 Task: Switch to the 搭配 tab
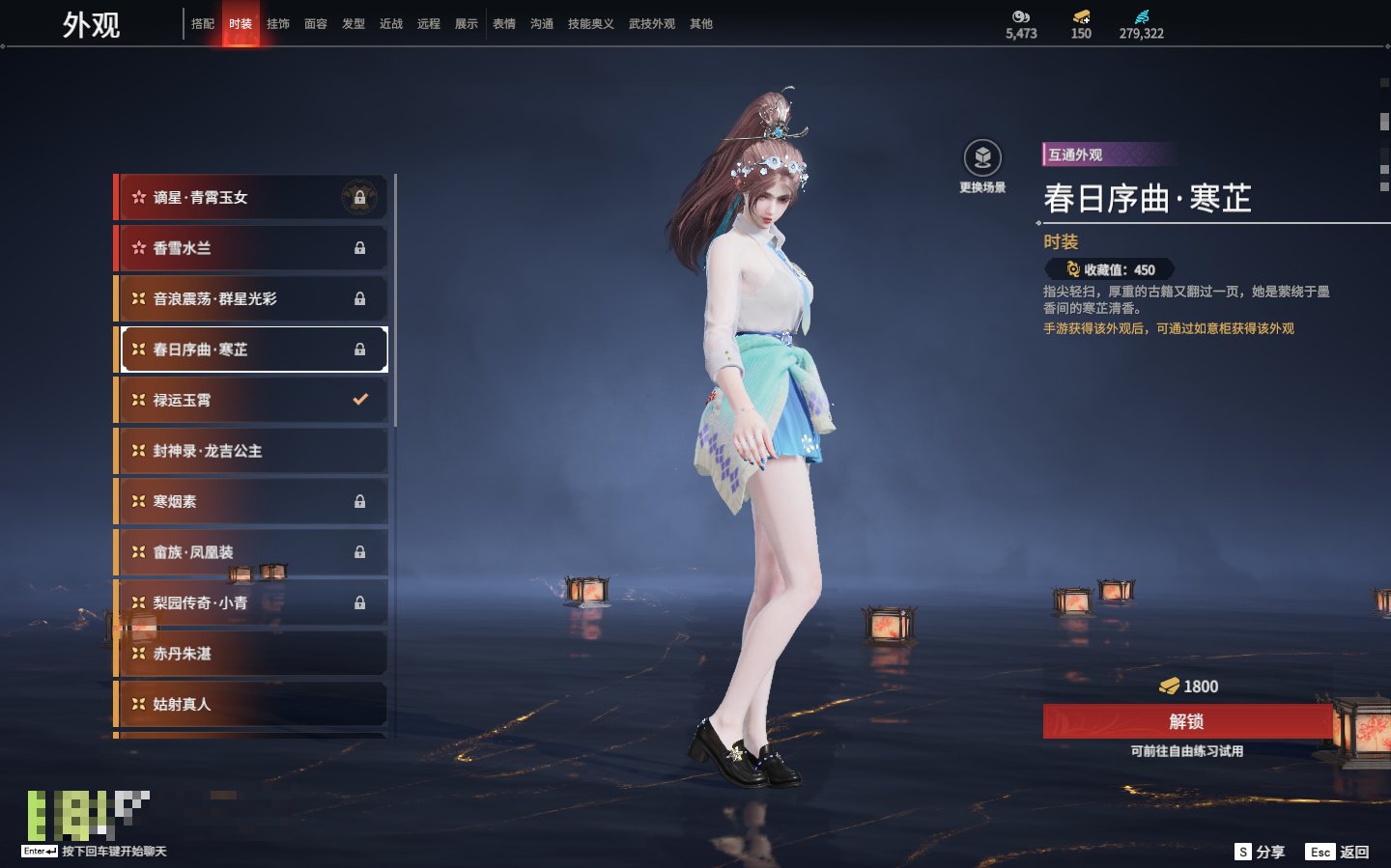[x=203, y=24]
